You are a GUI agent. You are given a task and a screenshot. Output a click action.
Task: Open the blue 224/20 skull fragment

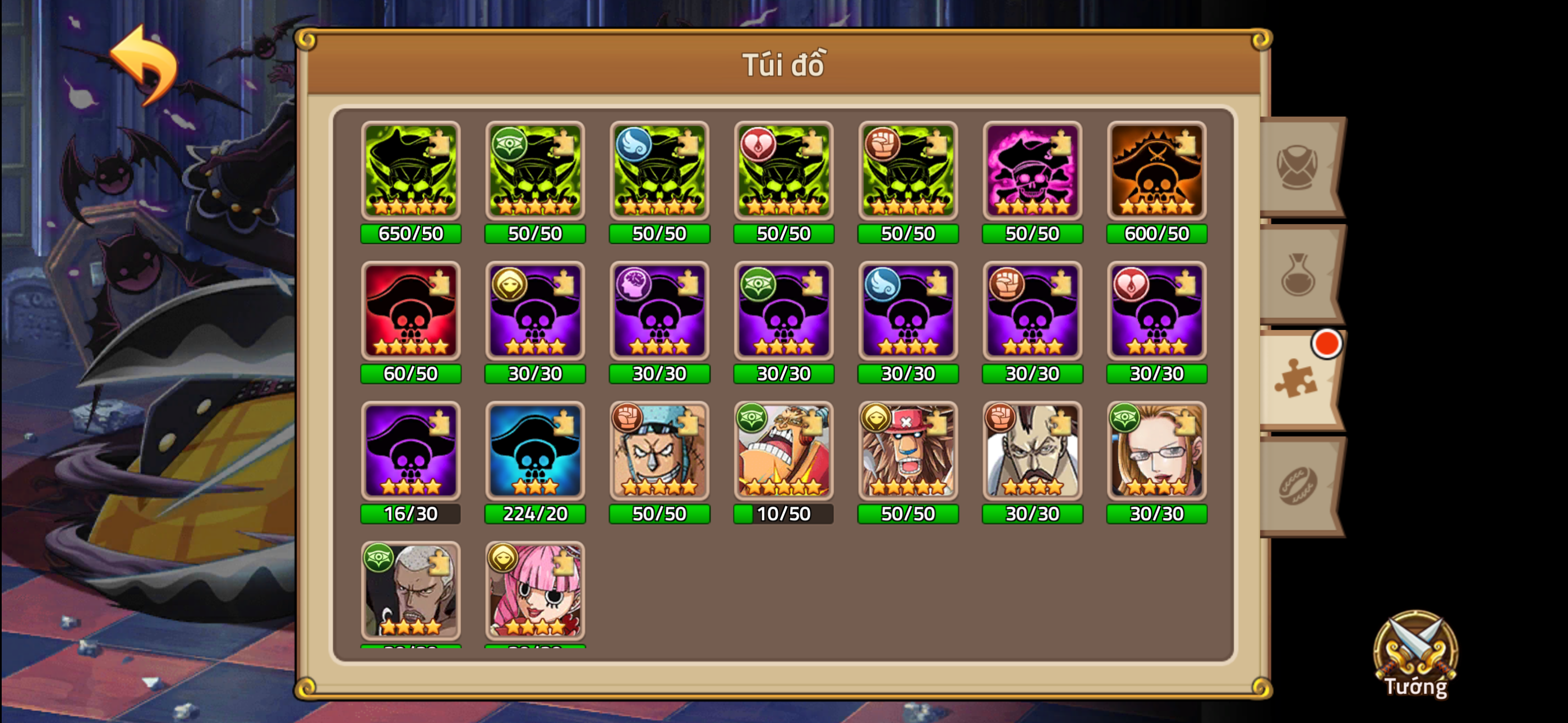(535, 453)
